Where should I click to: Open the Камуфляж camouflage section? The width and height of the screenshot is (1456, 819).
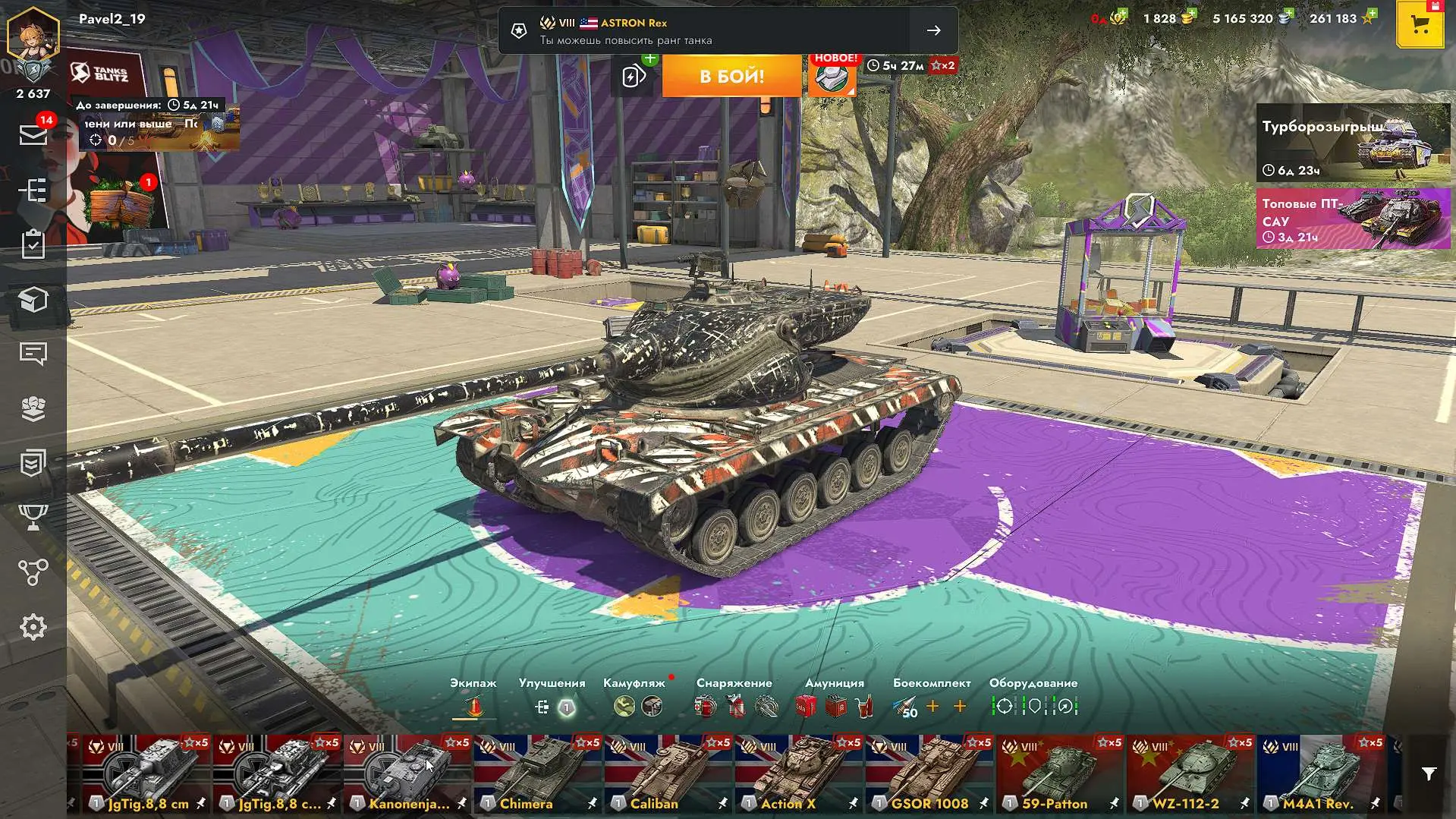[x=636, y=707]
